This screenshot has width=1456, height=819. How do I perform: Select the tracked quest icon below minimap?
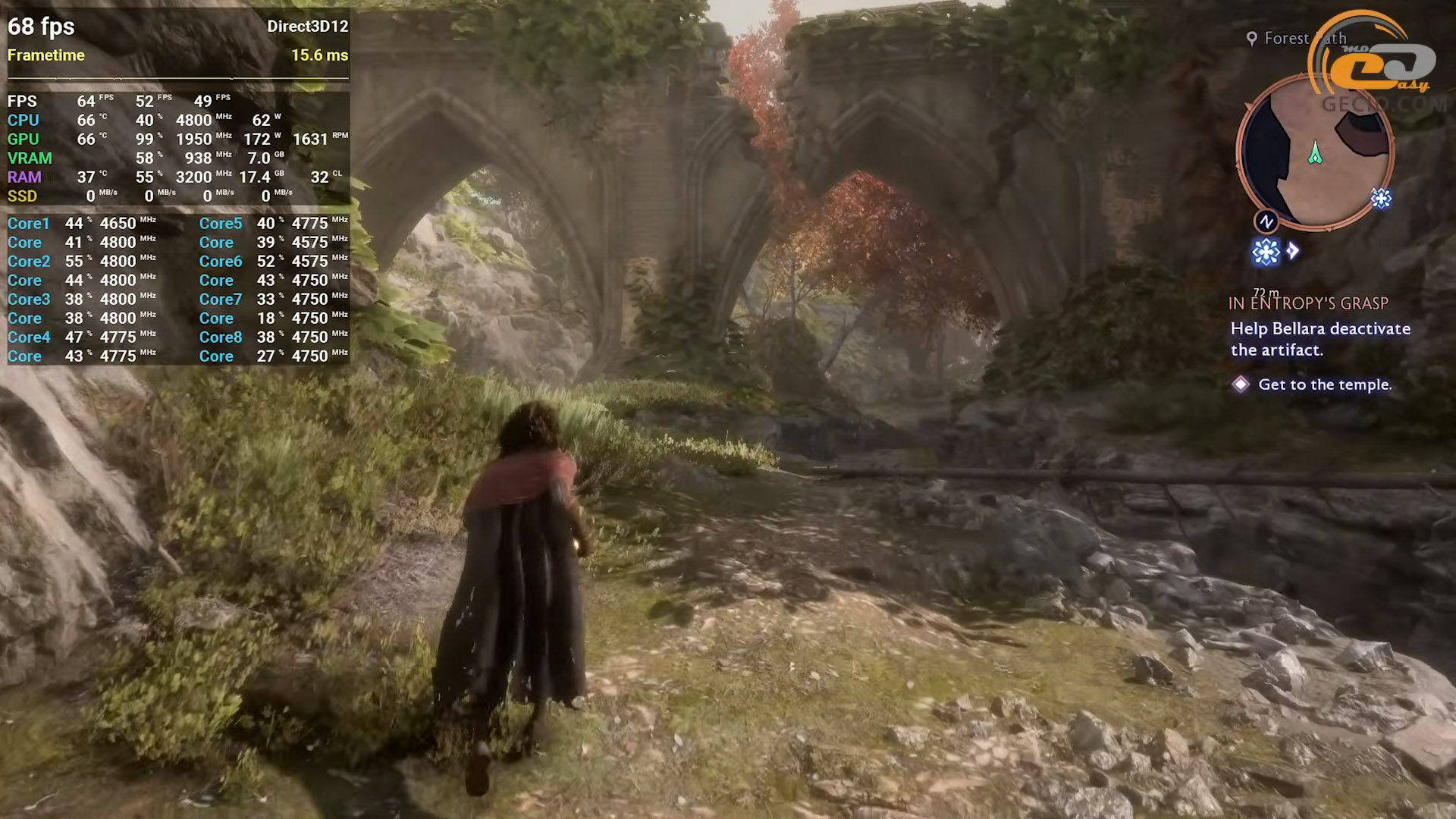point(1266,252)
